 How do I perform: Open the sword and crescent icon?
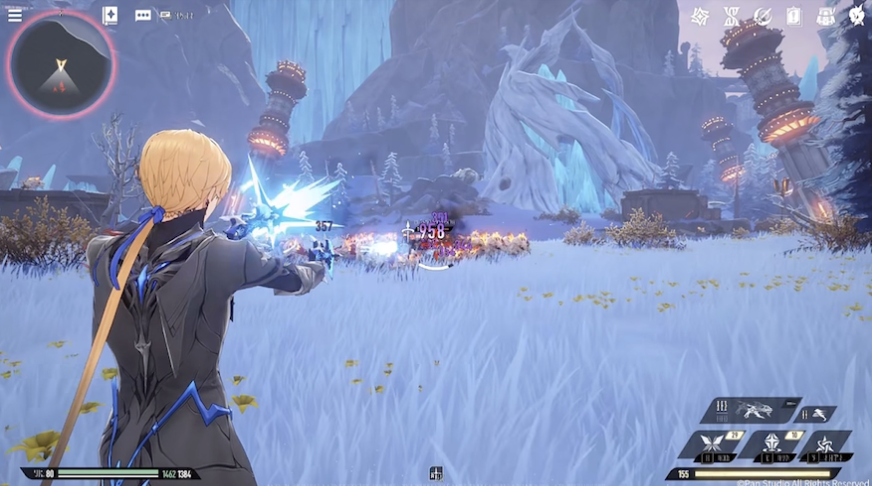(762, 16)
